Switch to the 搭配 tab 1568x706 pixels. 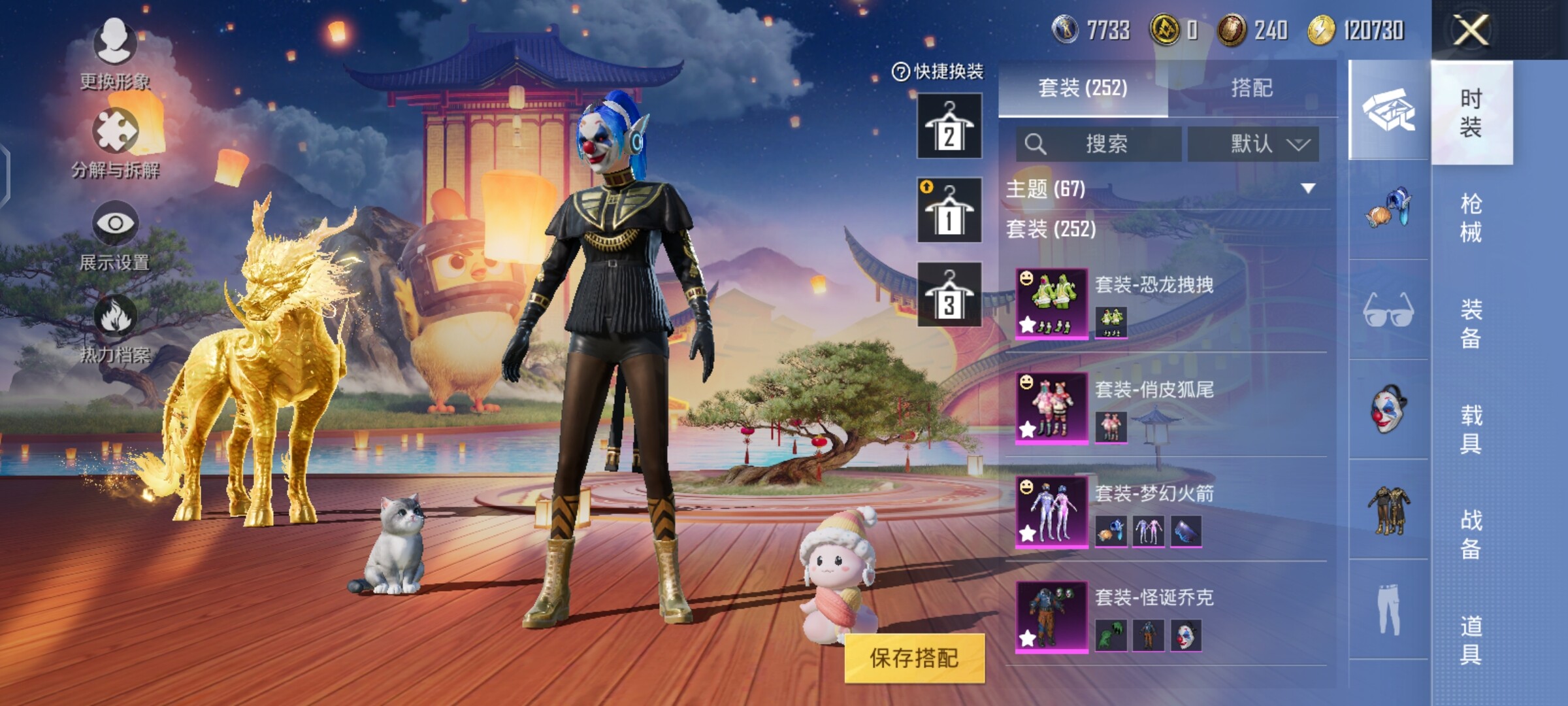[1251, 88]
